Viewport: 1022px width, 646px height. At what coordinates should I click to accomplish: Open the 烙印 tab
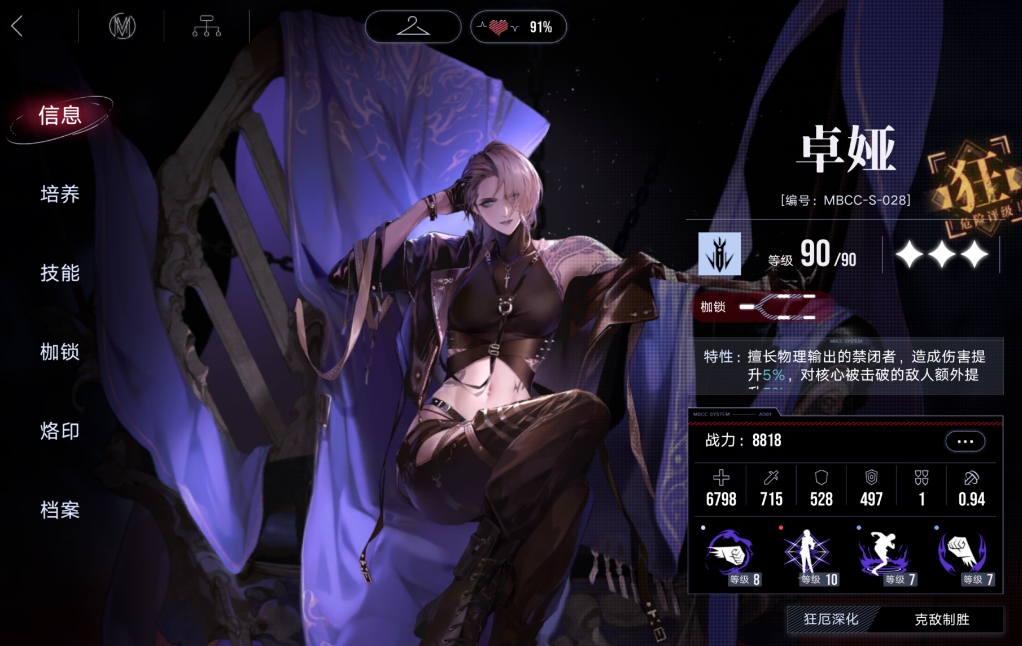click(x=60, y=431)
